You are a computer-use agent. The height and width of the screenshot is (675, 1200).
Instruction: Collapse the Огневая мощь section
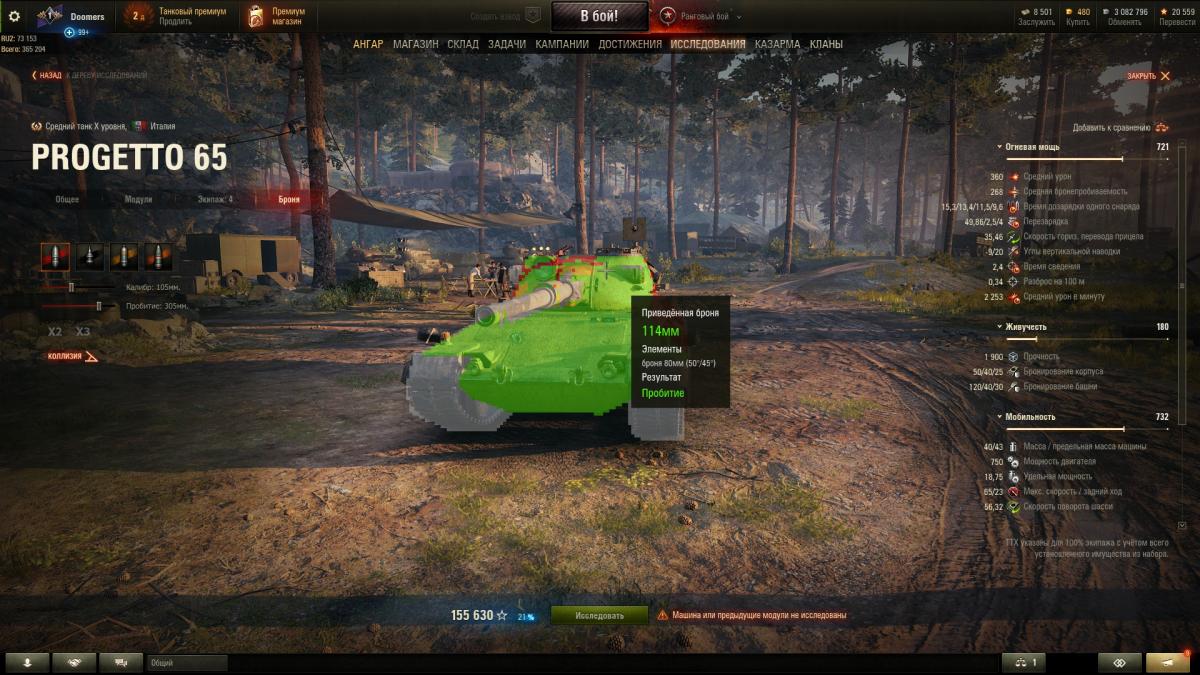click(999, 147)
